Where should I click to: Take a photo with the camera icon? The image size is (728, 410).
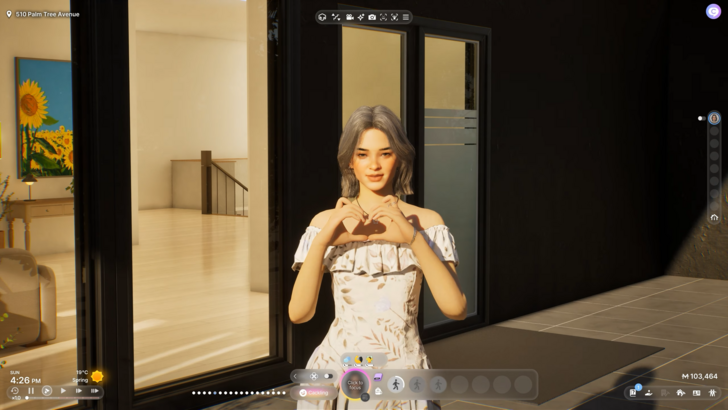372,17
